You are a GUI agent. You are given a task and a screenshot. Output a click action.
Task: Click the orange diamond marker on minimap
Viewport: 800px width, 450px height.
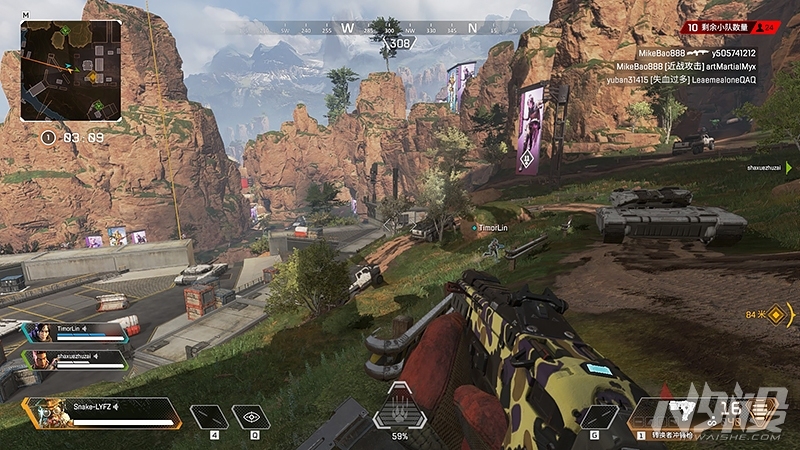pos(93,76)
